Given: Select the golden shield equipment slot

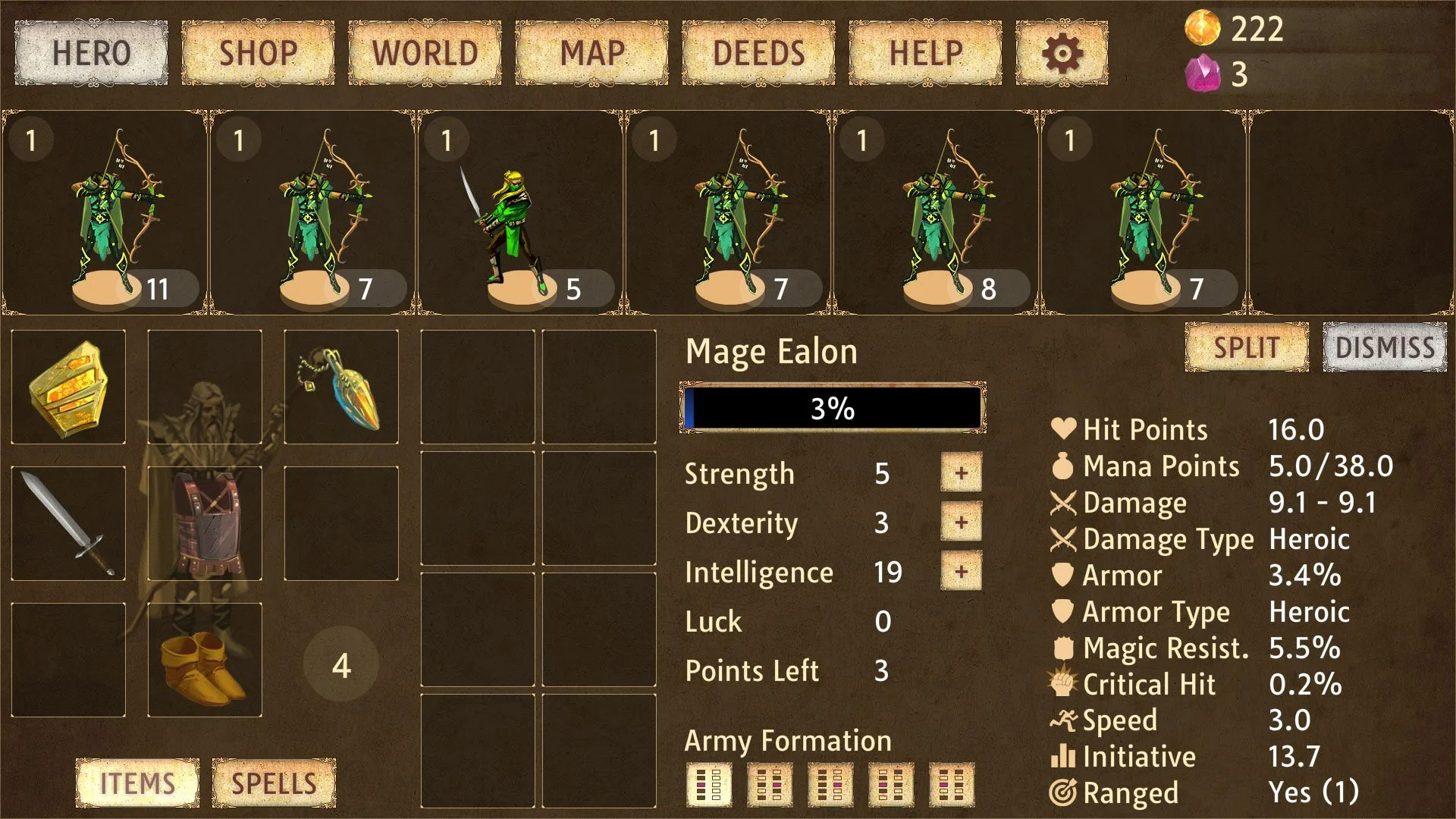Looking at the screenshot, I should tap(68, 387).
